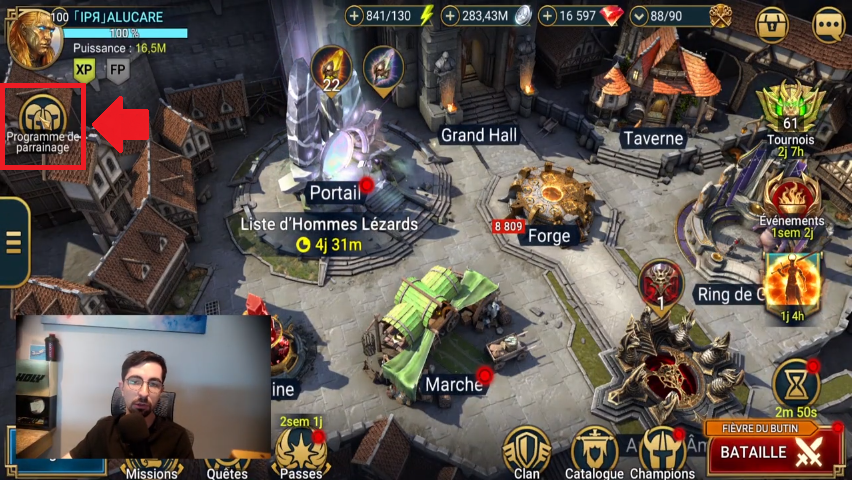
Task: Expand the keys dropdown arrow
Action: [x=640, y=15]
